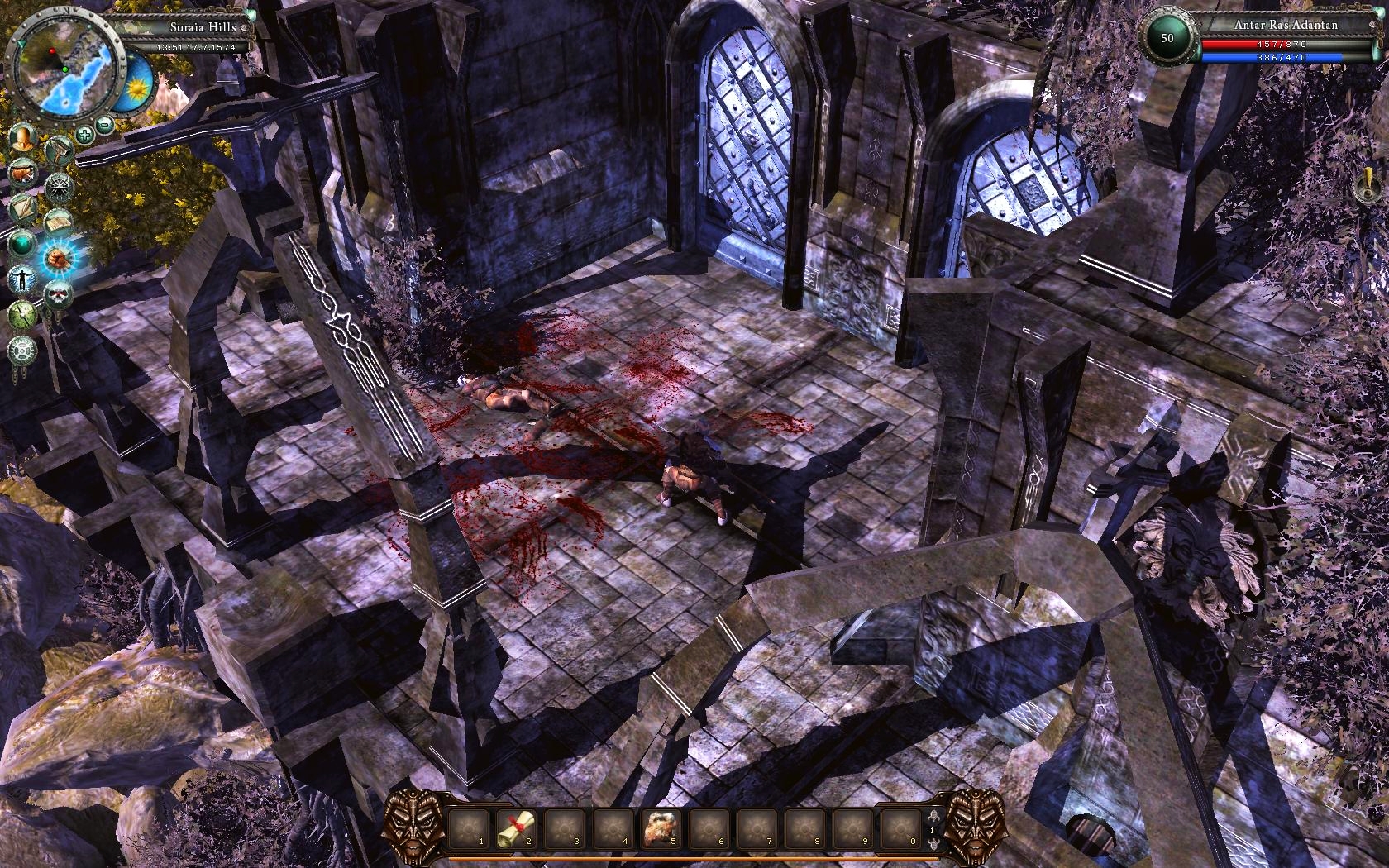Select the glowing fist combat icon

tap(60, 259)
